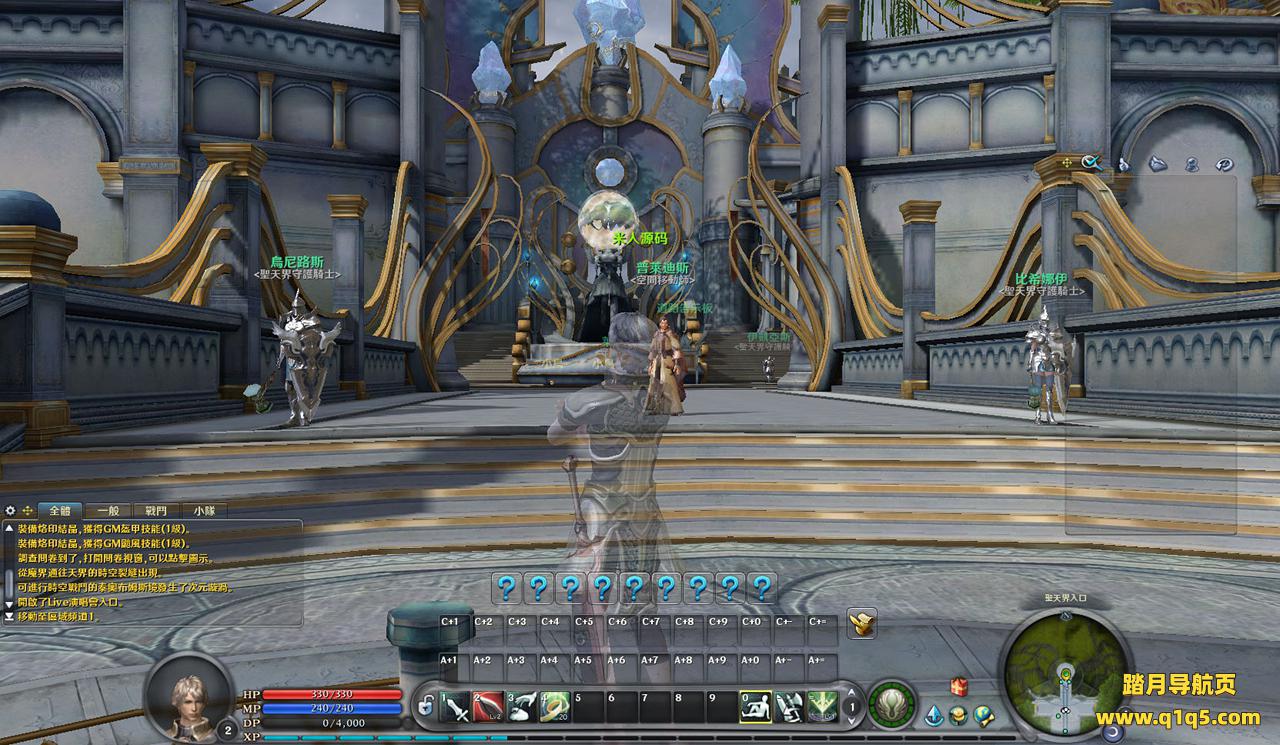
Task: Switch to the 一般 chat tab
Action: pos(108,510)
